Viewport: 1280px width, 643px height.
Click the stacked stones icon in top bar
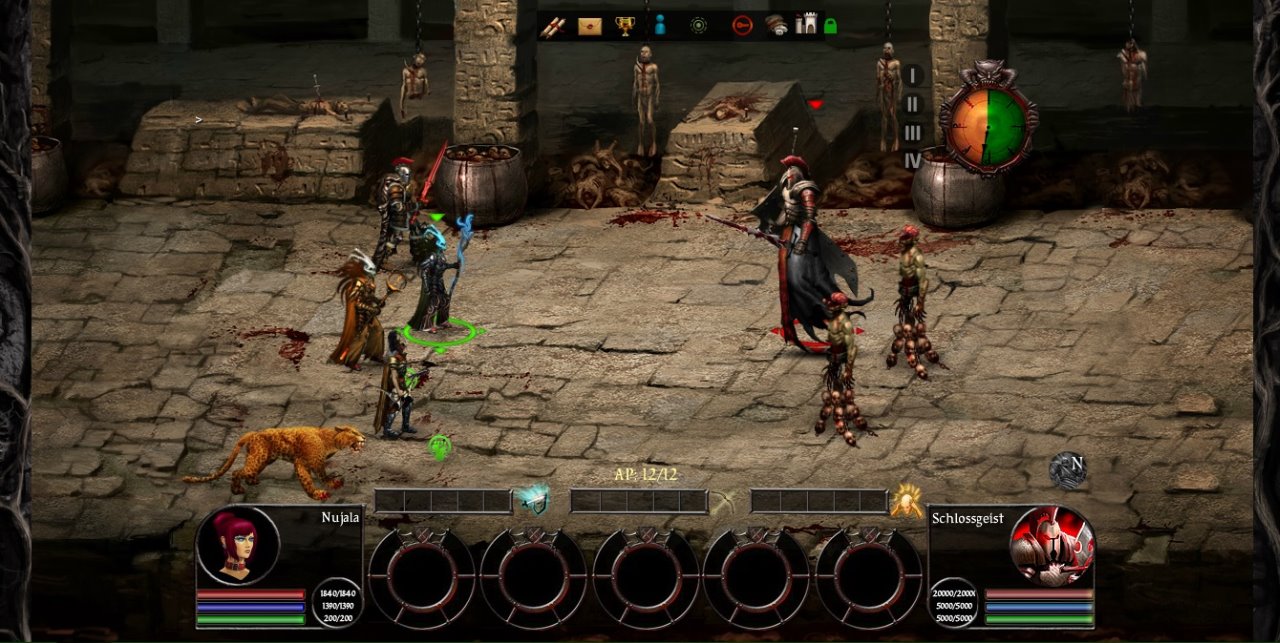click(x=777, y=26)
